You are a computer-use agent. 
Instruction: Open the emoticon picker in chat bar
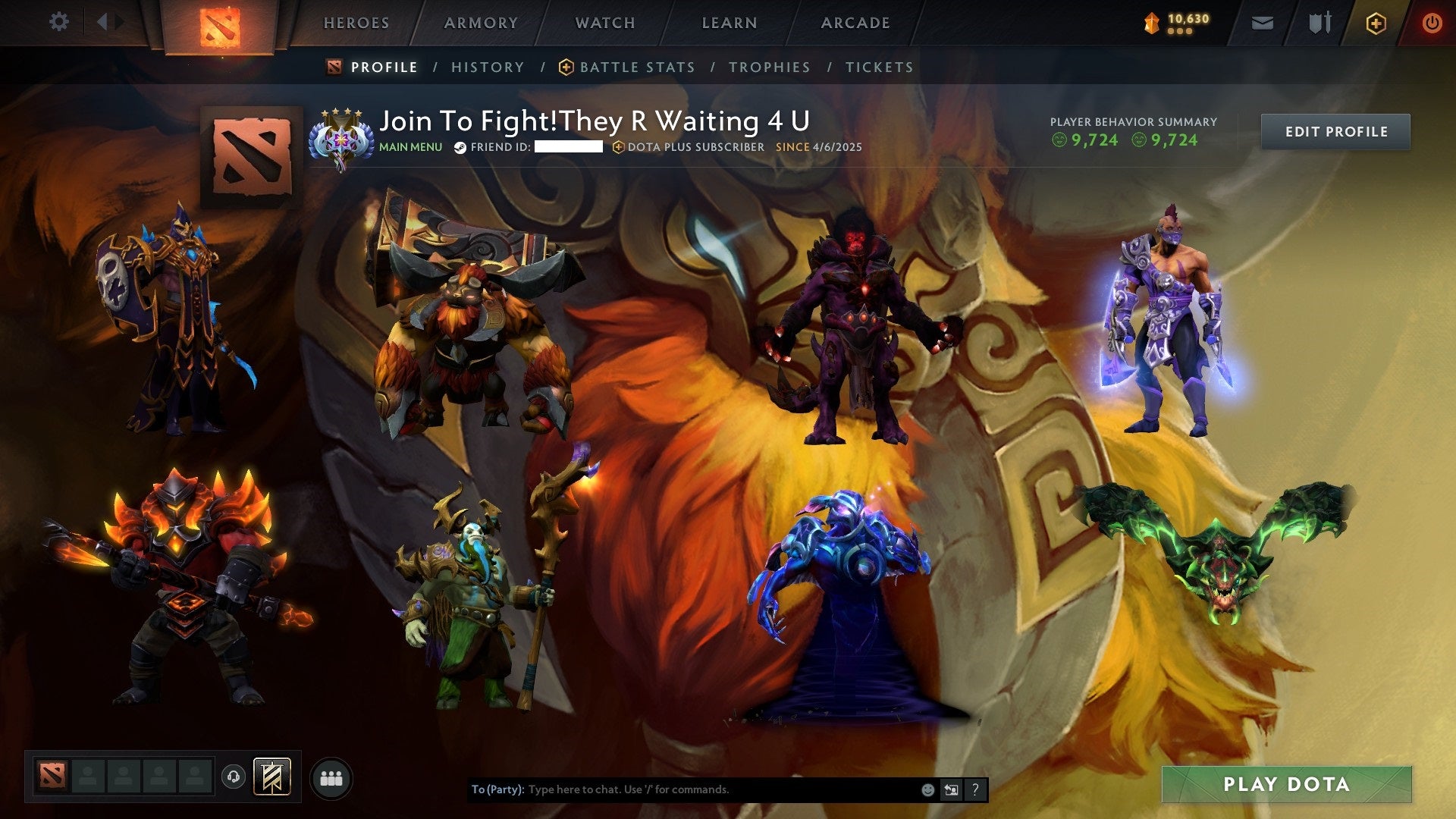(x=927, y=789)
